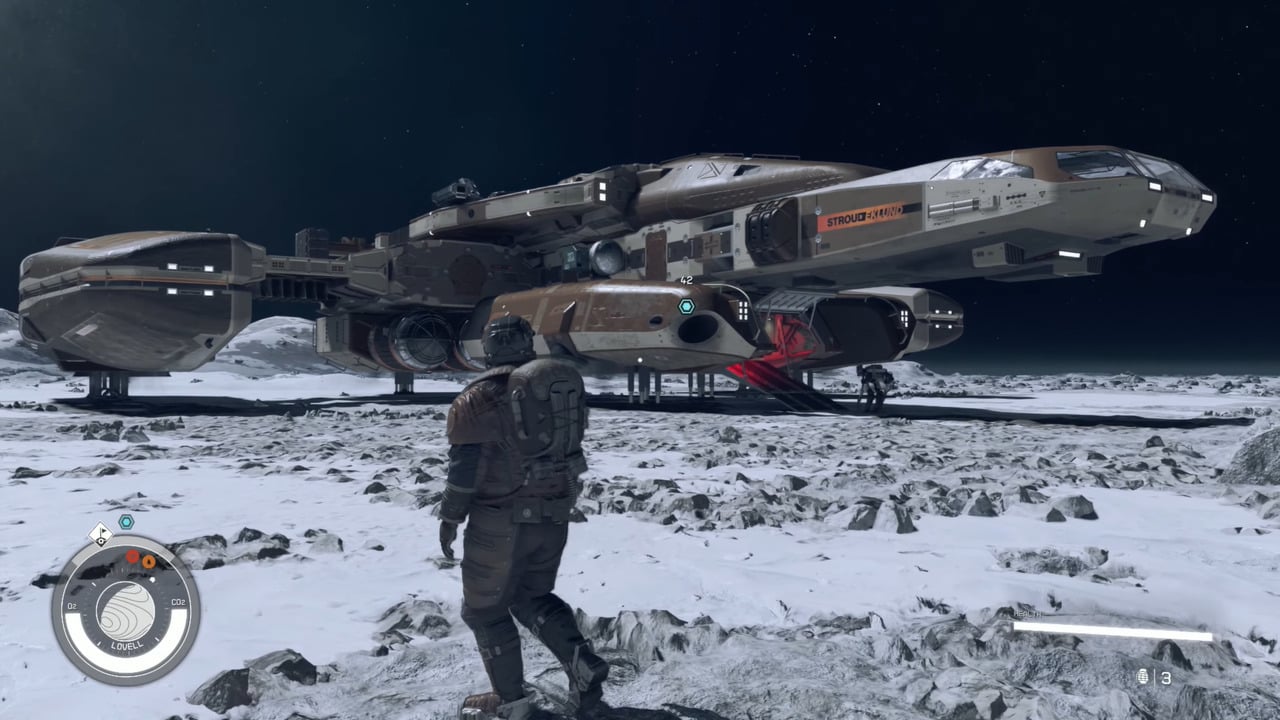Click the CO2 label on the compass gauge

(179, 602)
